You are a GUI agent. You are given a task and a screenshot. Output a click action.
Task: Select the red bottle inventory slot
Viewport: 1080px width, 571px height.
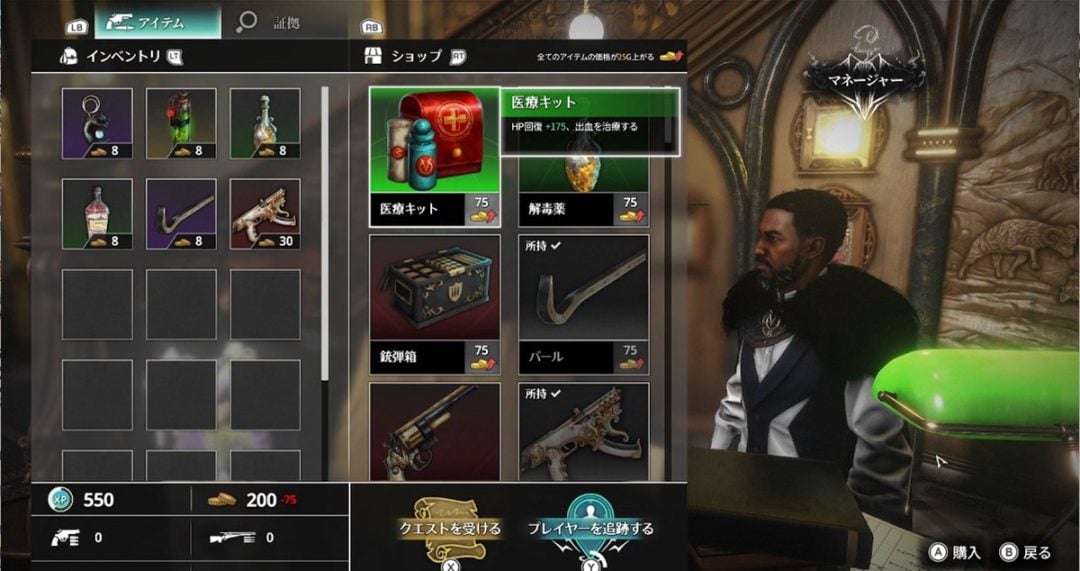(97, 214)
